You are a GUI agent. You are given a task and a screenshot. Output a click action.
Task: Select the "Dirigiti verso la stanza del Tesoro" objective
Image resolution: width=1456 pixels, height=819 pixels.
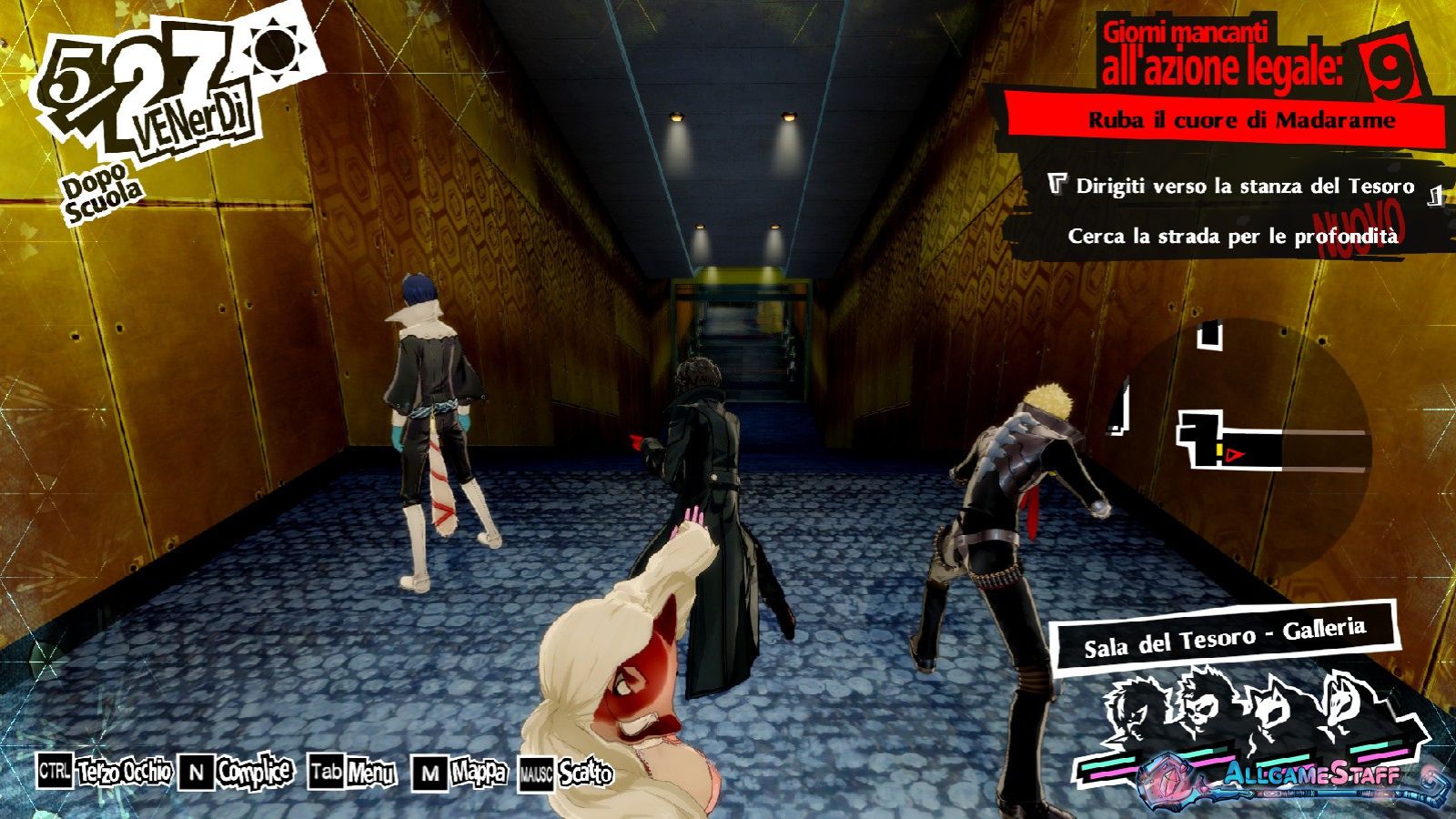[1244, 187]
